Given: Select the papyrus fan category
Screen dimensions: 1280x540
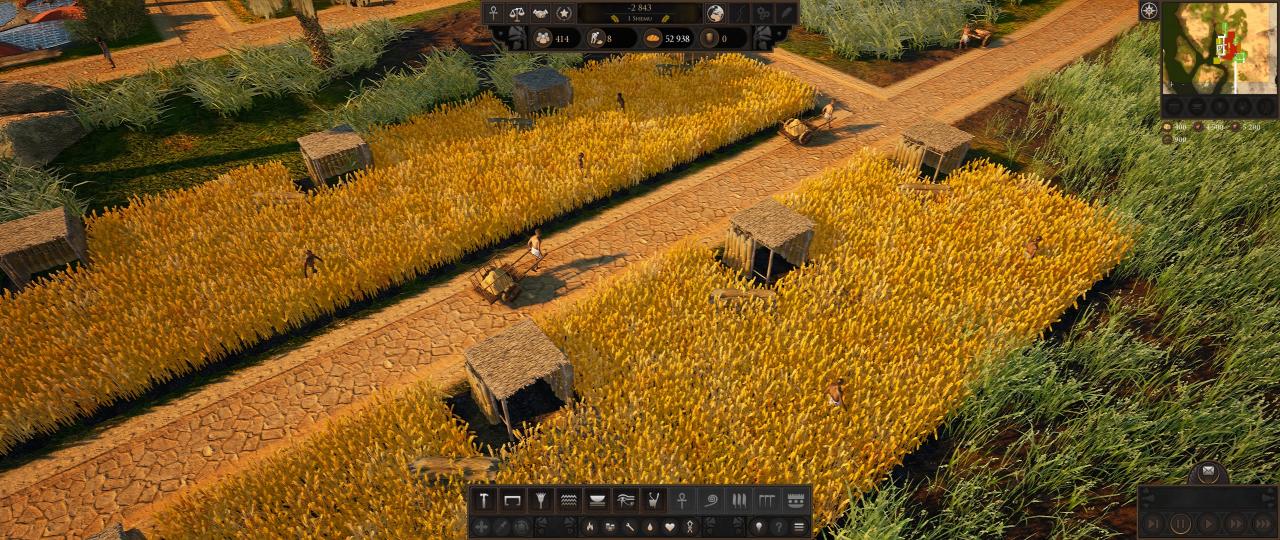Looking at the screenshot, I should [x=540, y=498].
